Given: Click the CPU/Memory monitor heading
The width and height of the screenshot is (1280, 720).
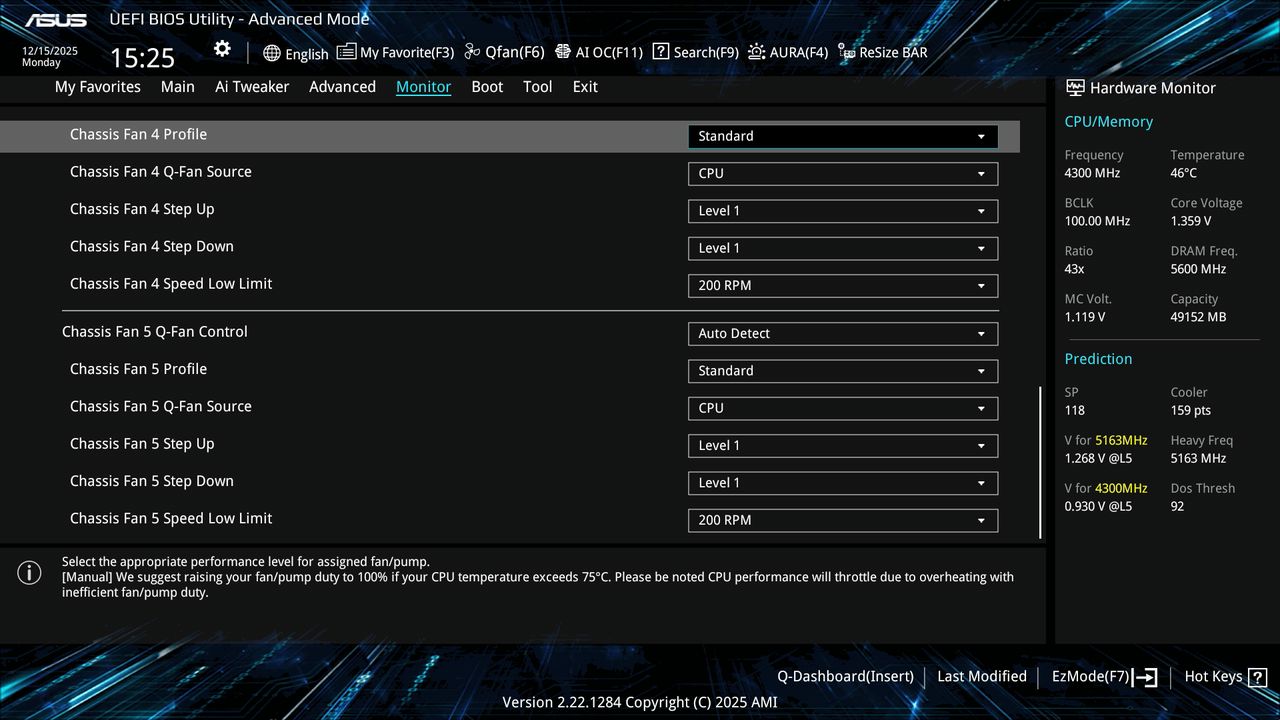Looking at the screenshot, I should click(x=1108, y=121).
